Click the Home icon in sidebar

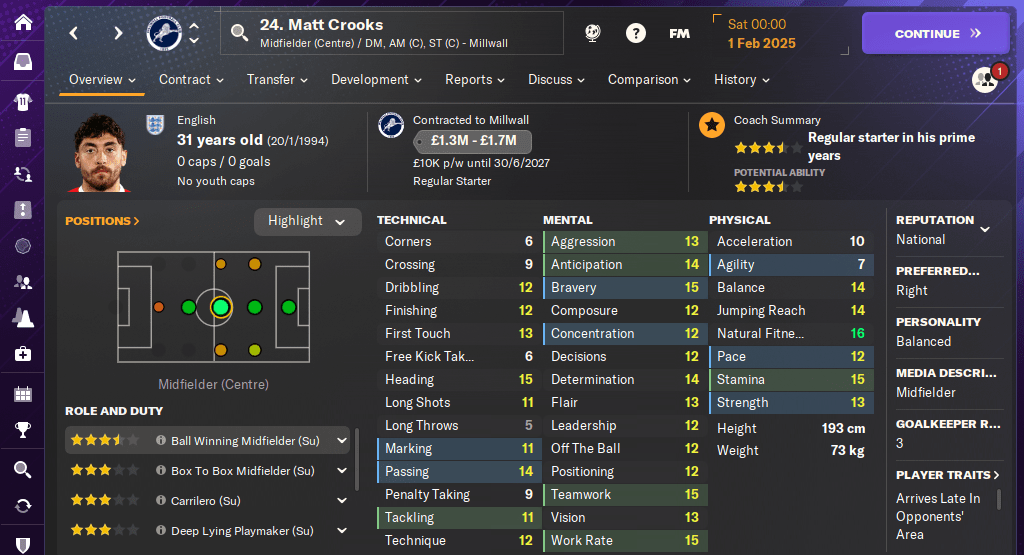22,22
